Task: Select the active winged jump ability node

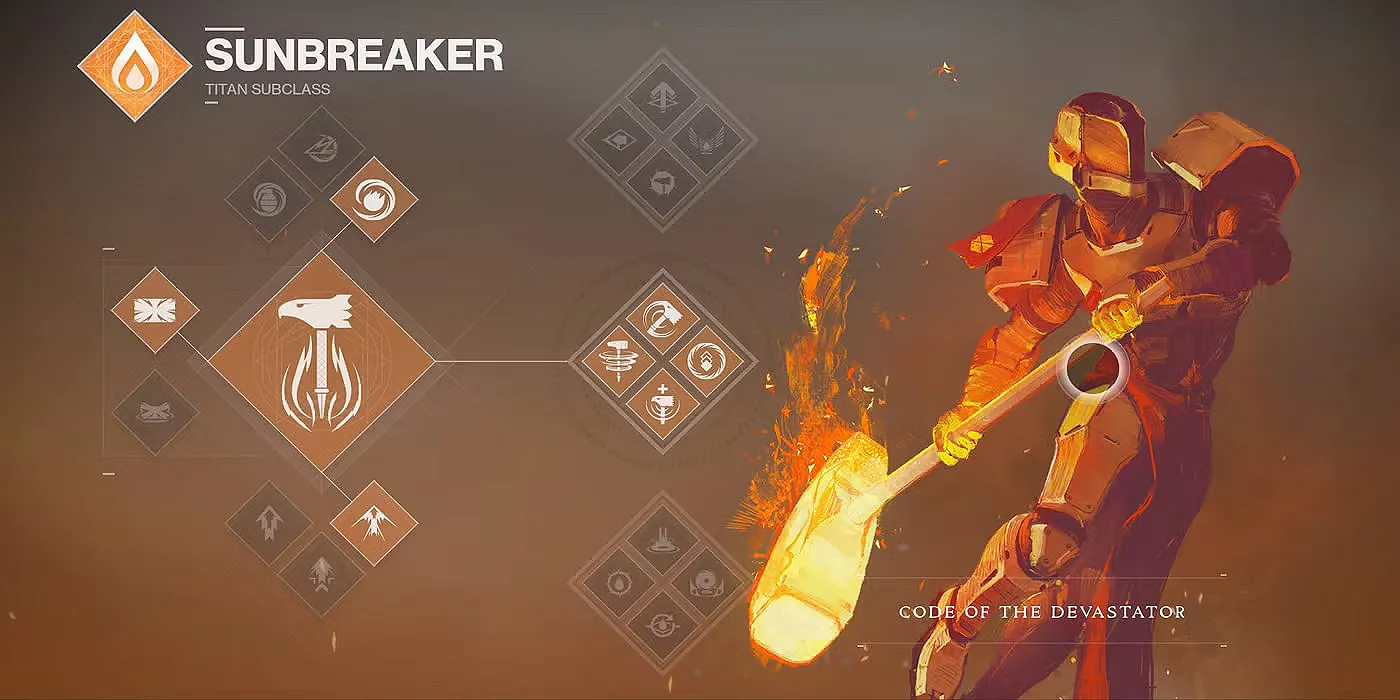Action: pos(373,522)
